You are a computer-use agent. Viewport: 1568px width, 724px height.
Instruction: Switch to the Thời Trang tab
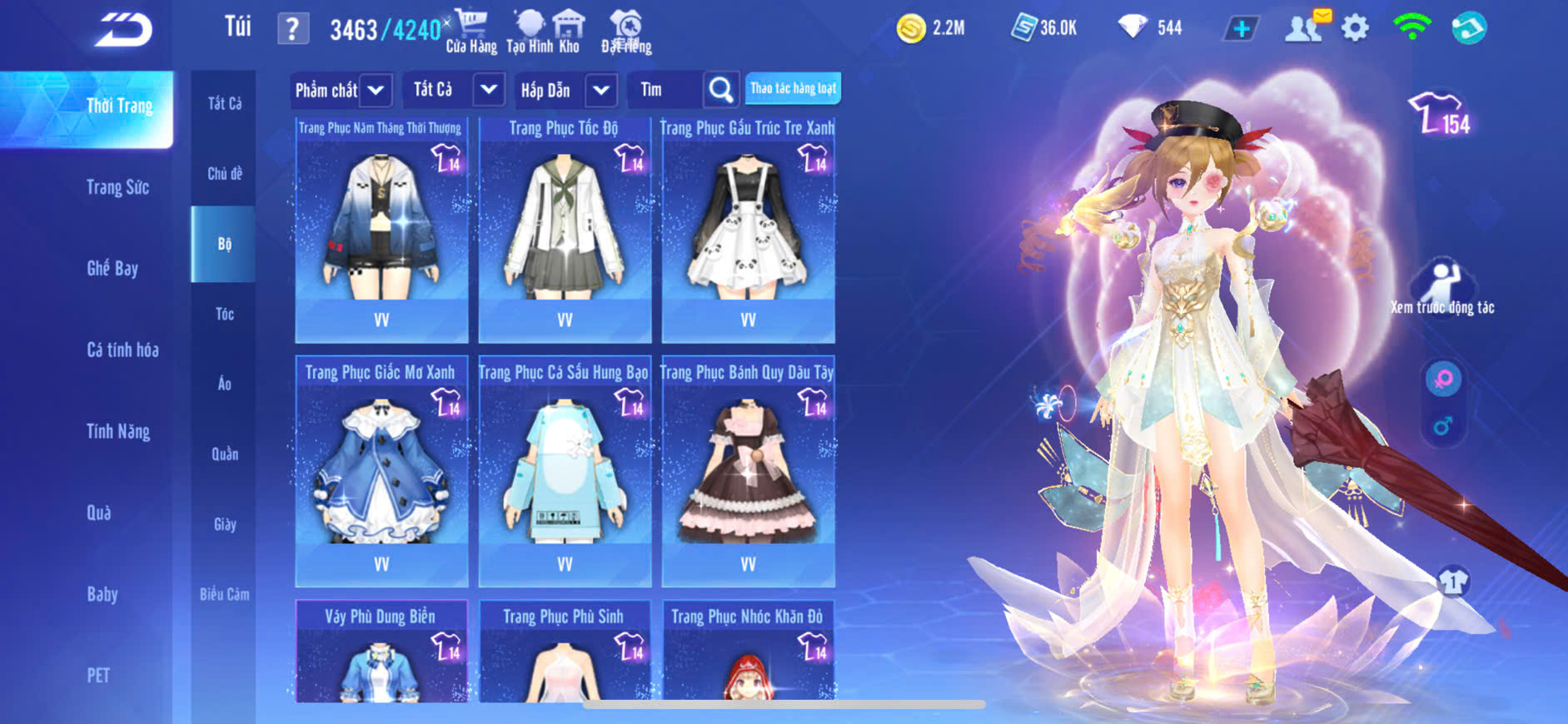pos(119,107)
